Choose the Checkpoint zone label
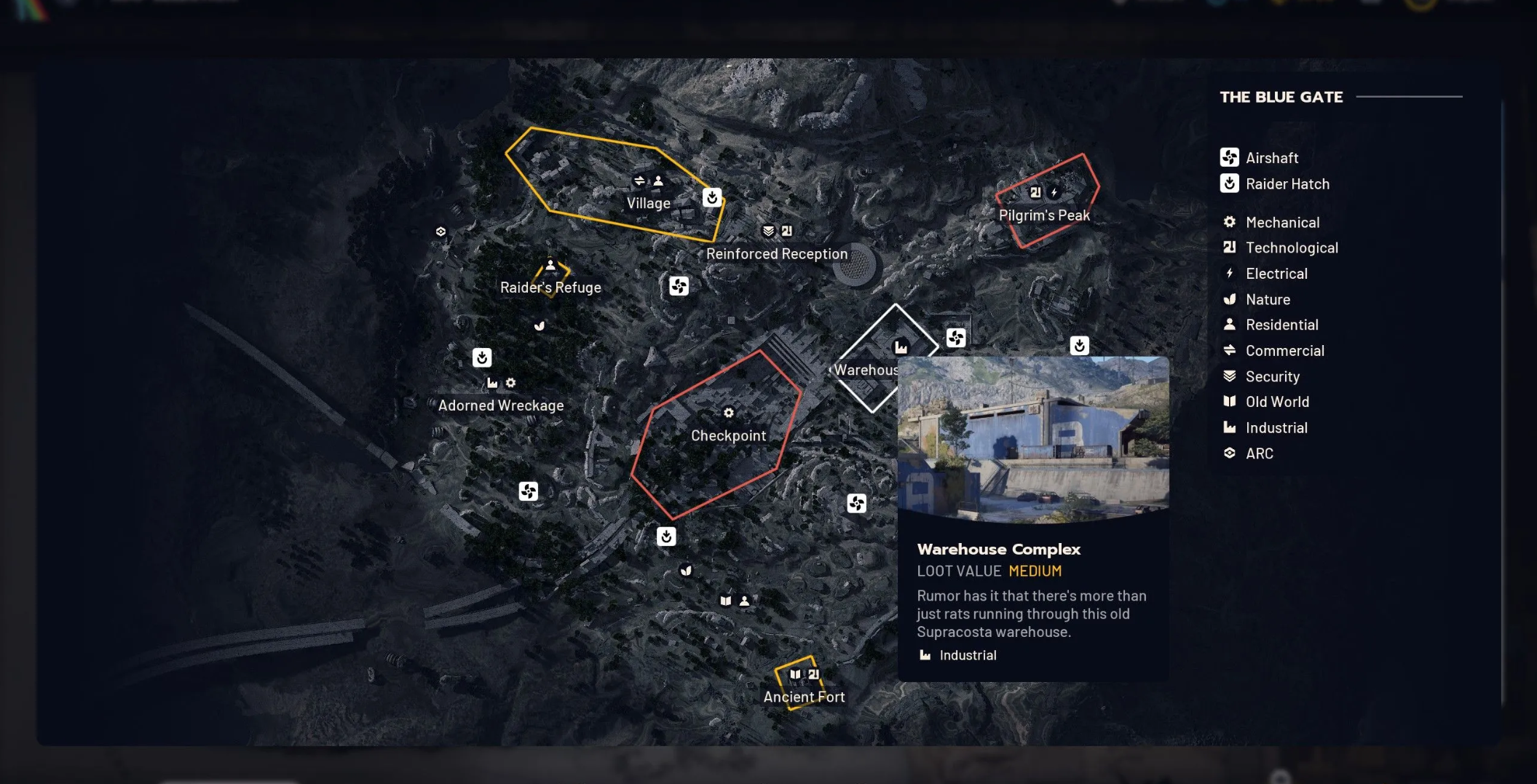1537x784 pixels. [x=728, y=435]
